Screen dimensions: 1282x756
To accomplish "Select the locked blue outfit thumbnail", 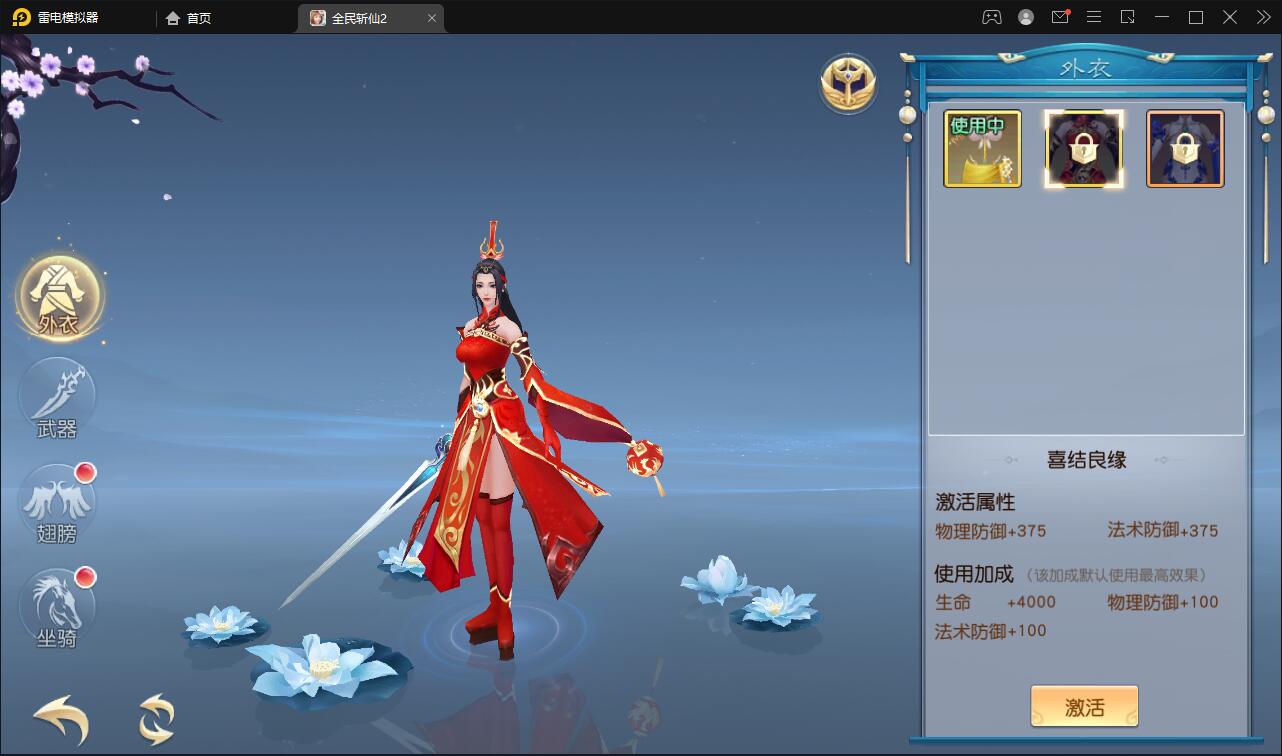I will 1185,149.
